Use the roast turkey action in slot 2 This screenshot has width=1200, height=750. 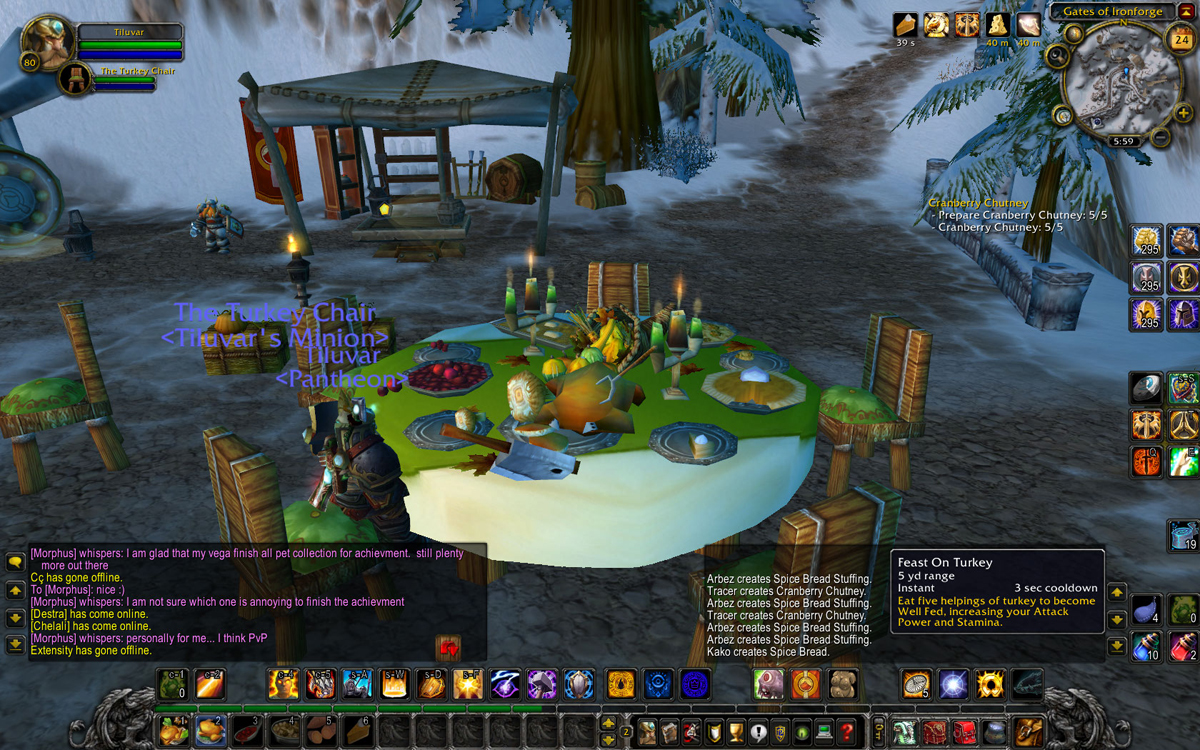click(x=208, y=731)
